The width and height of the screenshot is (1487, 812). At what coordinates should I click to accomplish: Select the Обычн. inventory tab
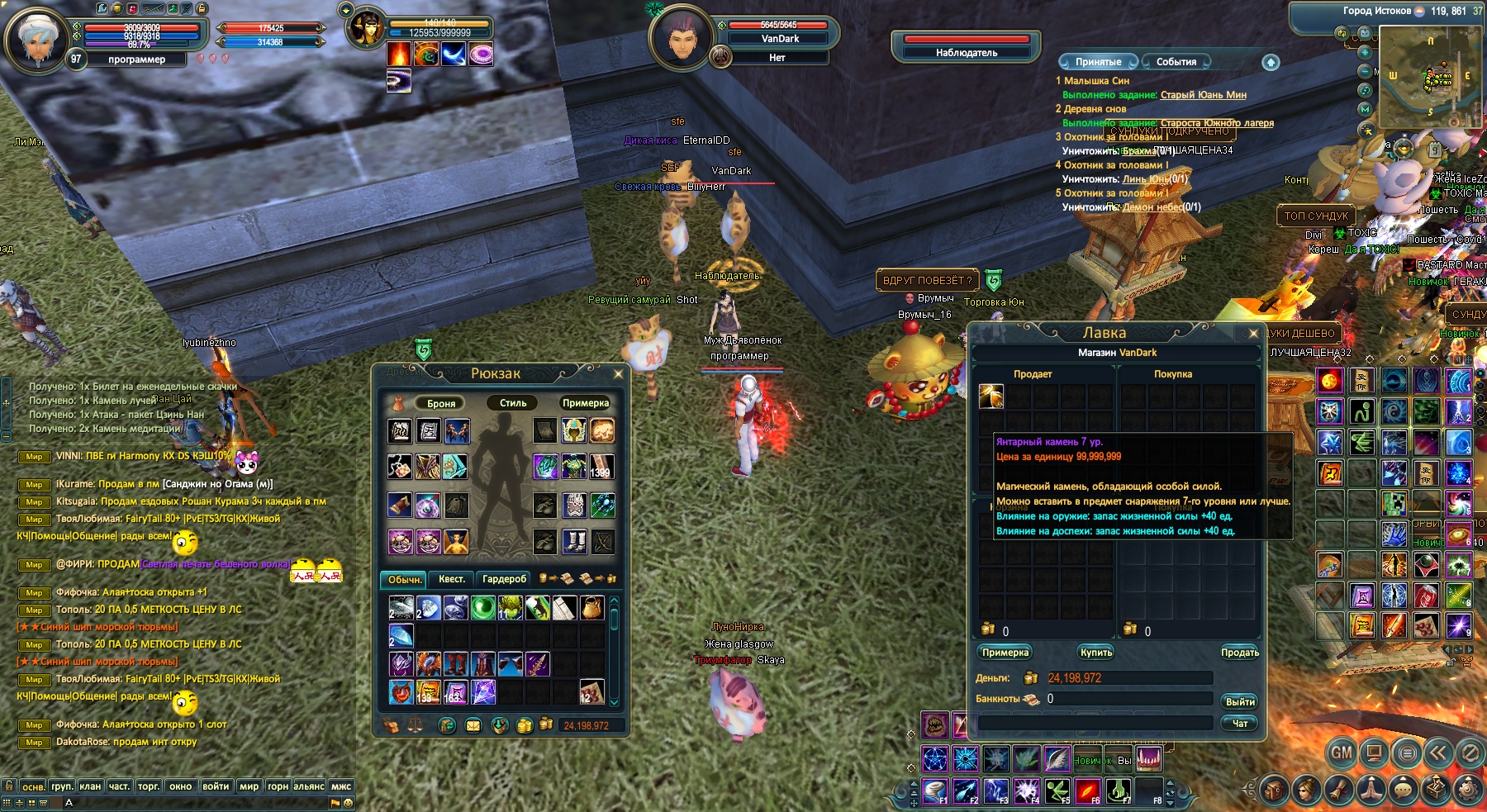(405, 579)
